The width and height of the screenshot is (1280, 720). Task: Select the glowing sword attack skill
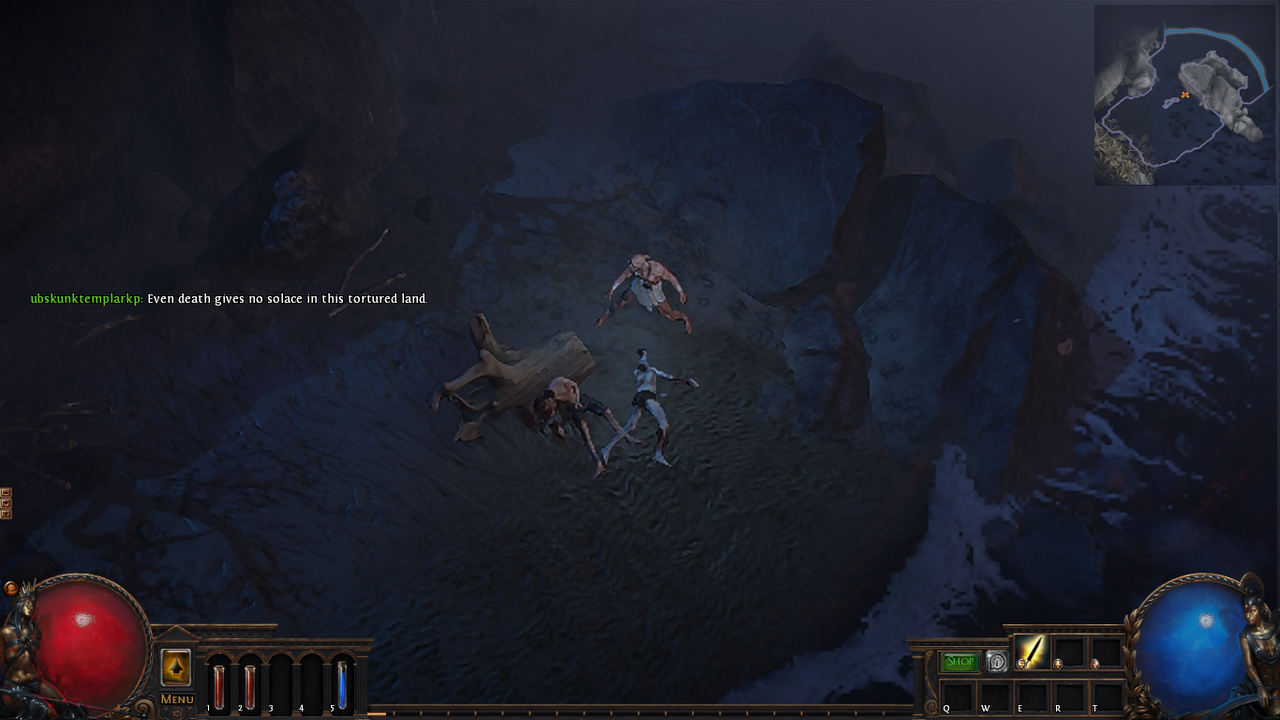click(1031, 652)
